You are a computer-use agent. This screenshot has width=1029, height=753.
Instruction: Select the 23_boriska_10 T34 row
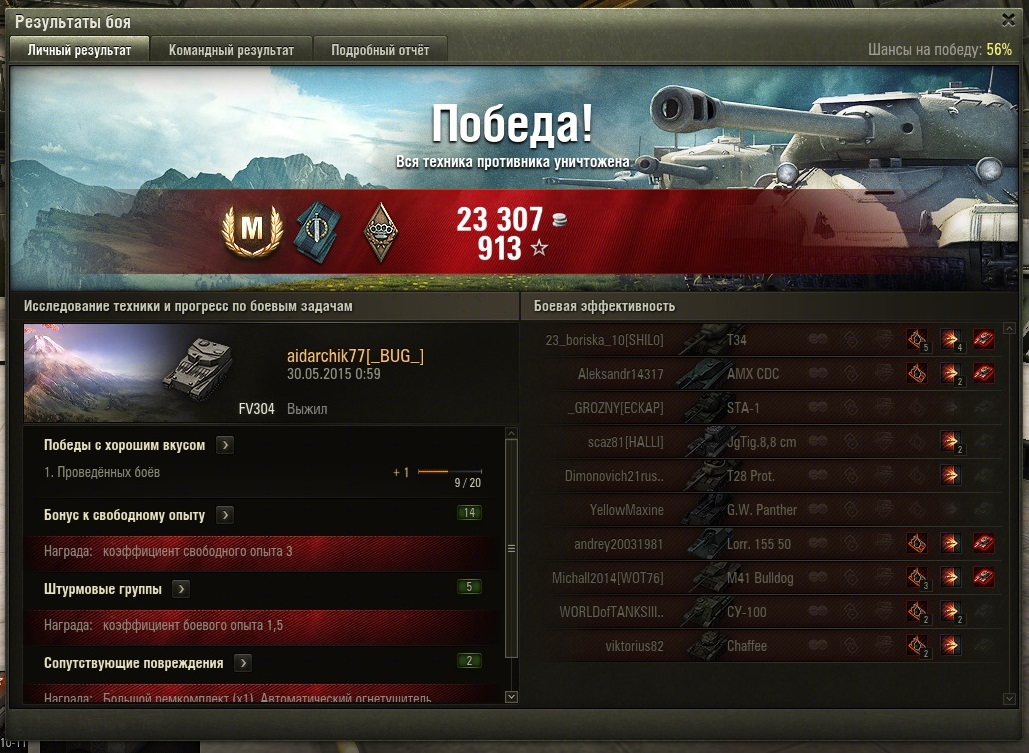[x=760, y=340]
